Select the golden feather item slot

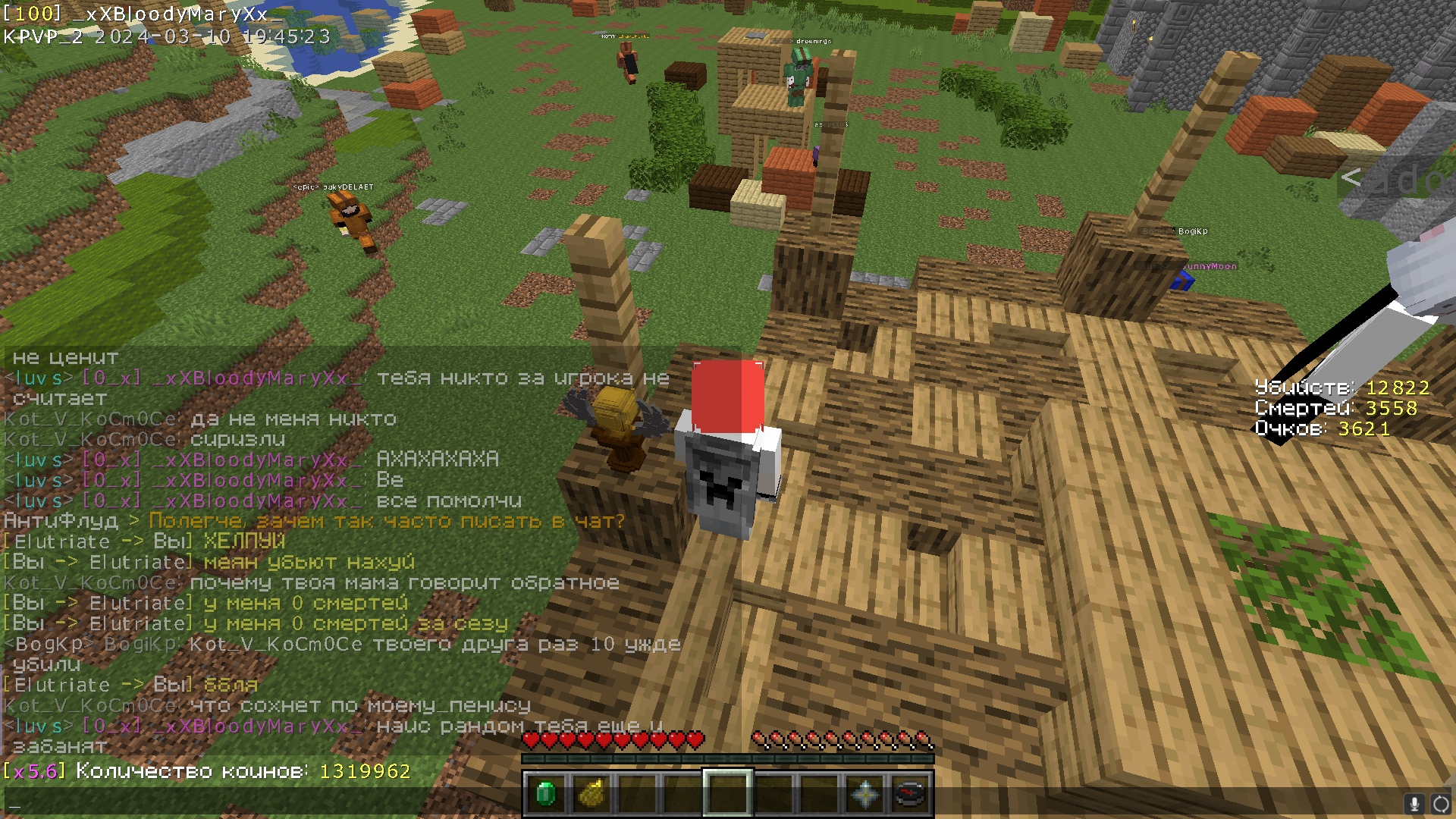[x=591, y=794]
